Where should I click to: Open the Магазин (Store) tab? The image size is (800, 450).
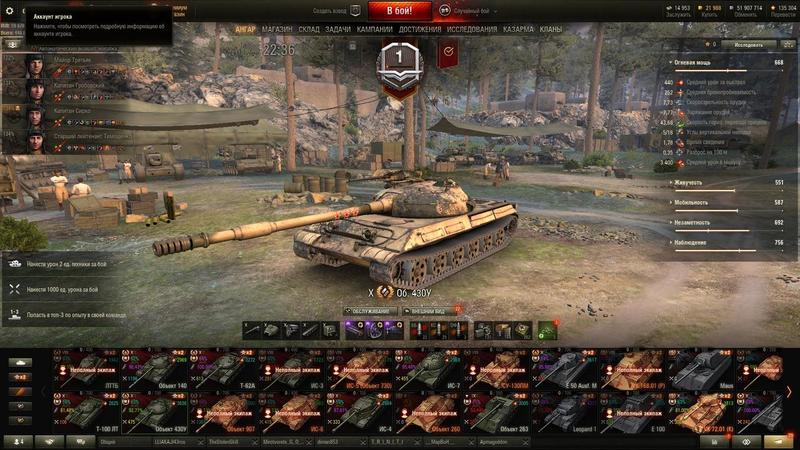coord(277,30)
